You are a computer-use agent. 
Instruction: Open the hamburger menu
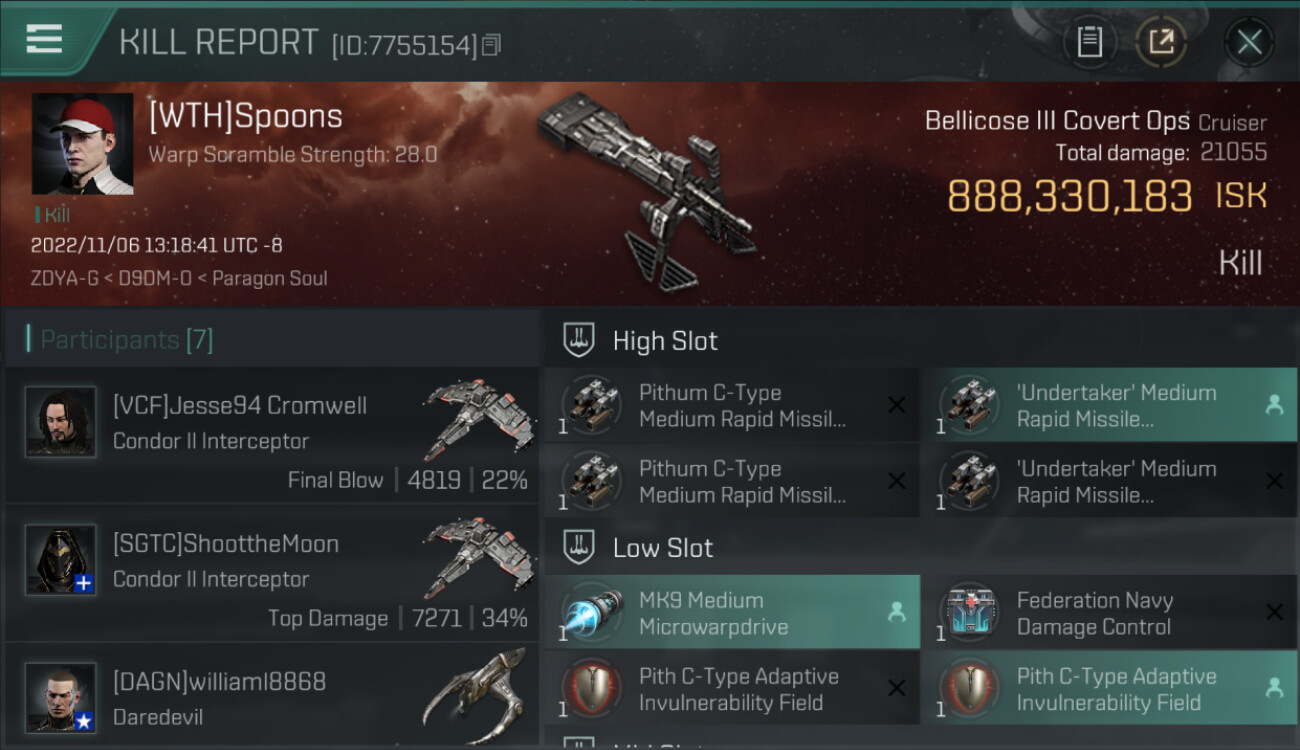(44, 40)
